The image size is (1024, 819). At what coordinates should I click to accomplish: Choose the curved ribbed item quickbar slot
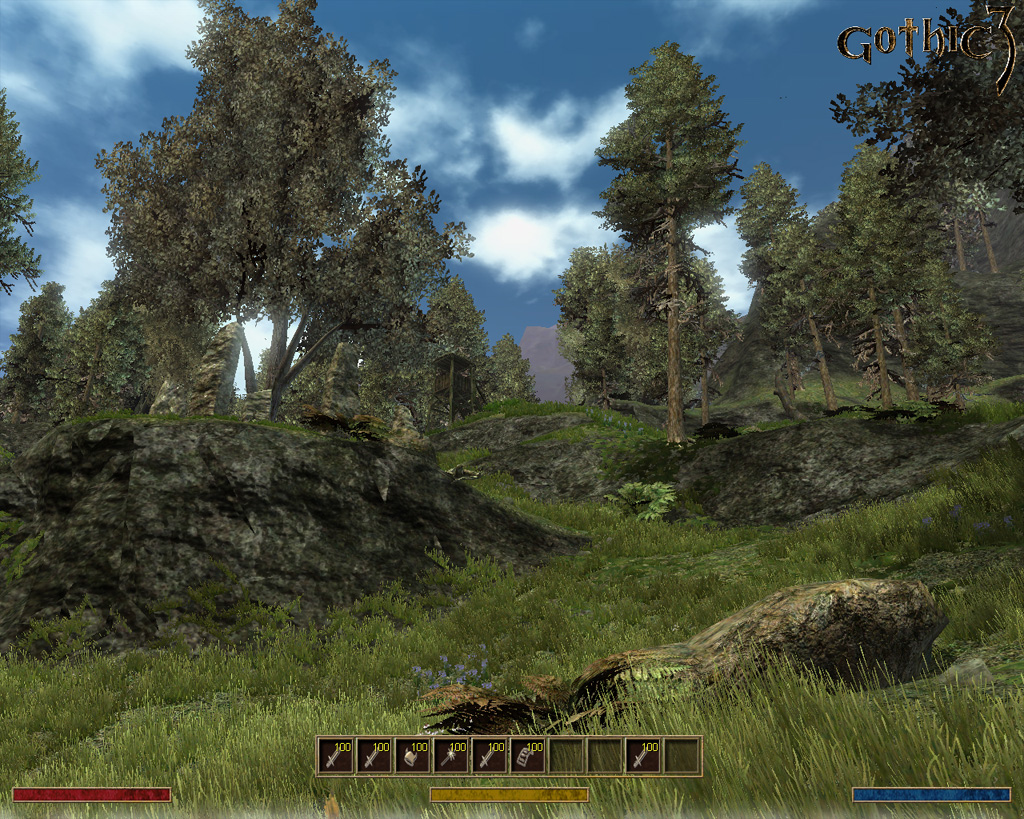(x=528, y=756)
